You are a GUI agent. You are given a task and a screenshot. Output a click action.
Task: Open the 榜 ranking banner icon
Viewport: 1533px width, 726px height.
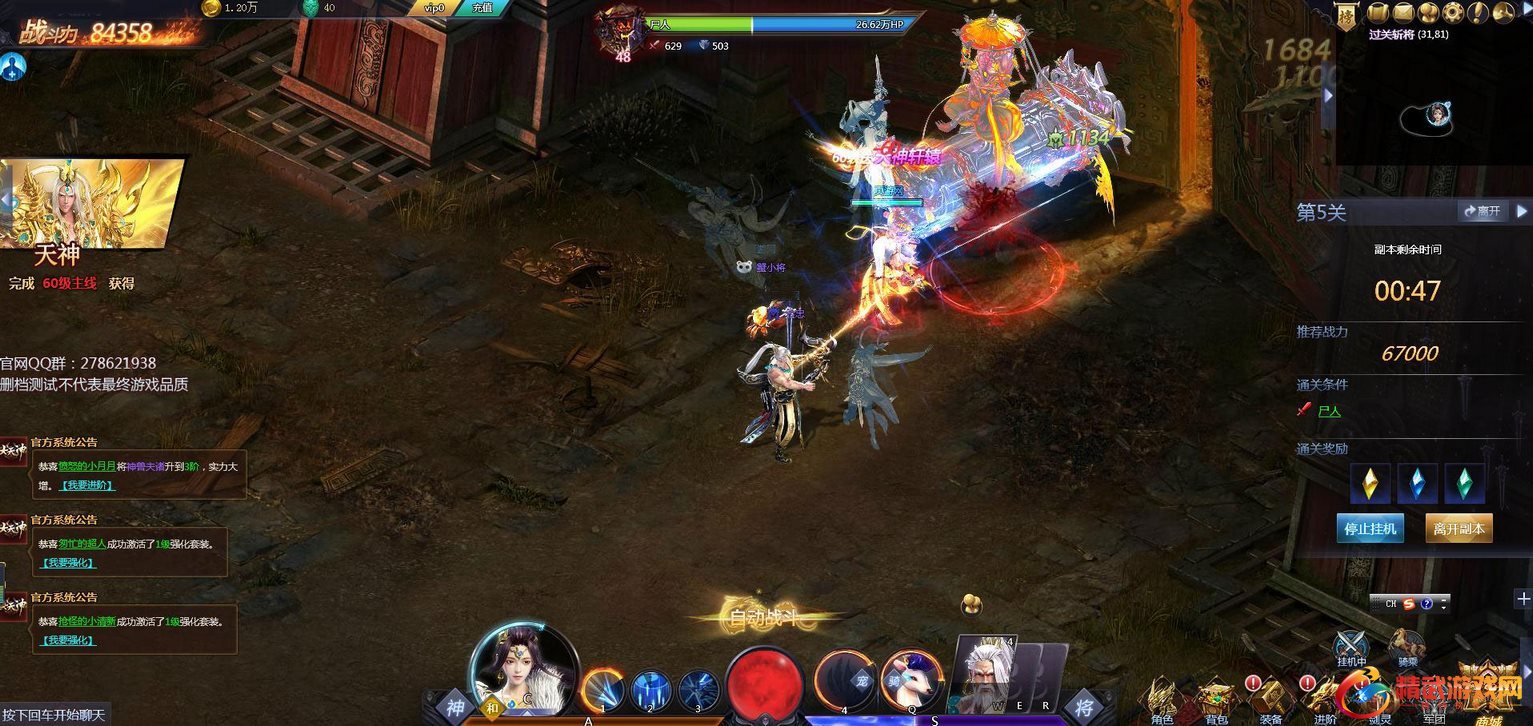pyautogui.click(x=1347, y=15)
